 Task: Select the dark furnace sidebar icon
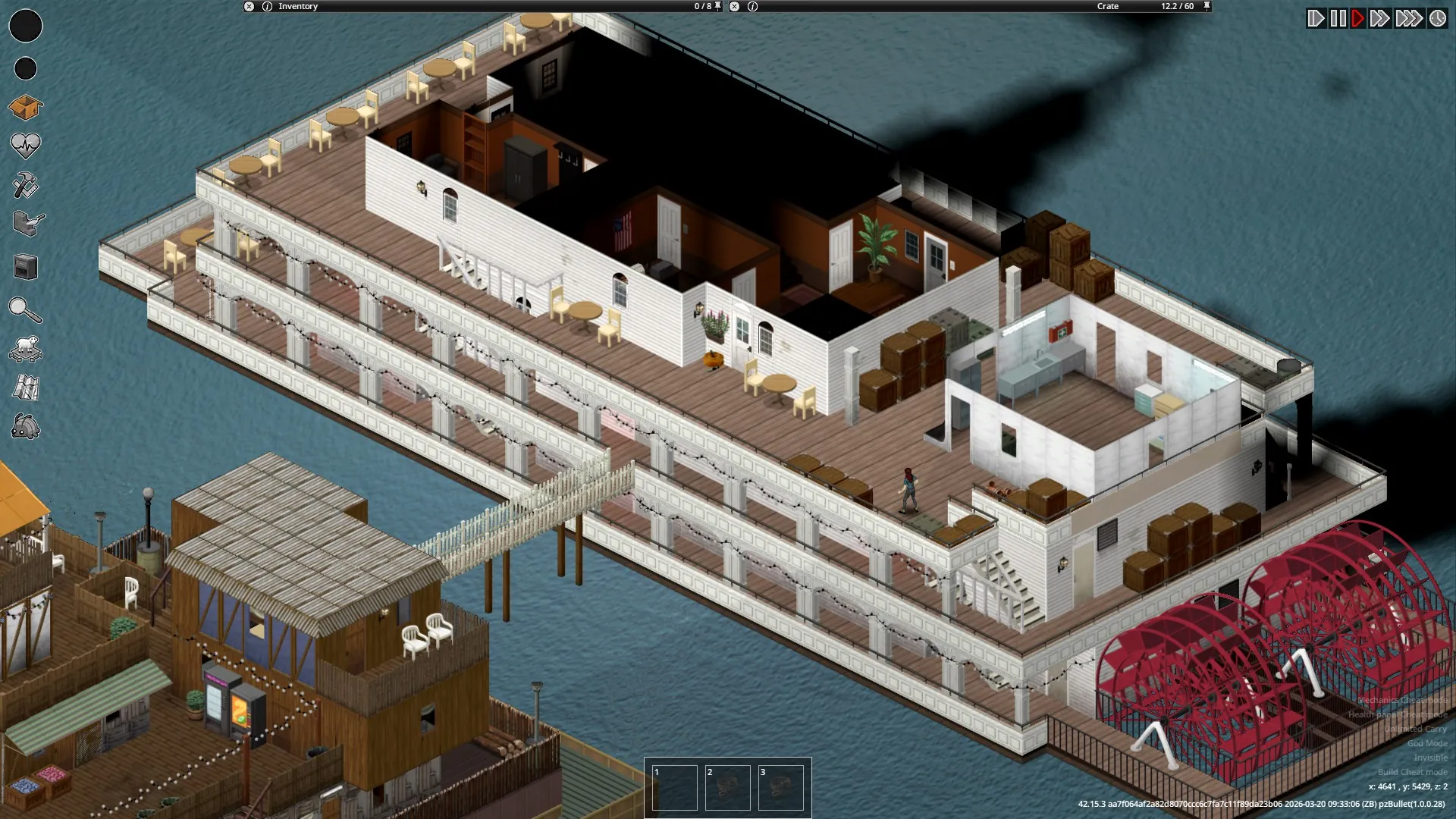[26, 267]
